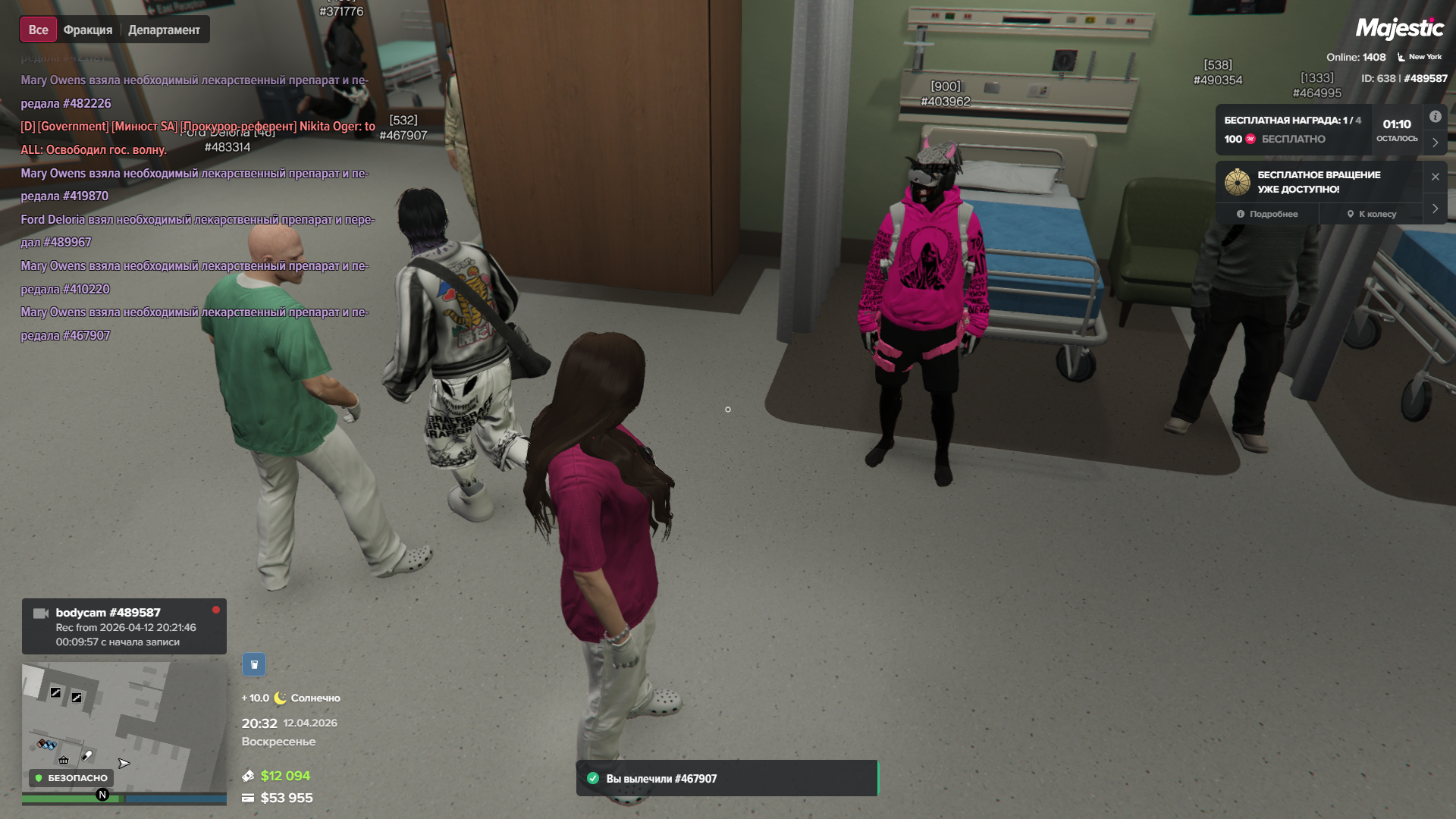Close the free spin notification

tap(1435, 177)
